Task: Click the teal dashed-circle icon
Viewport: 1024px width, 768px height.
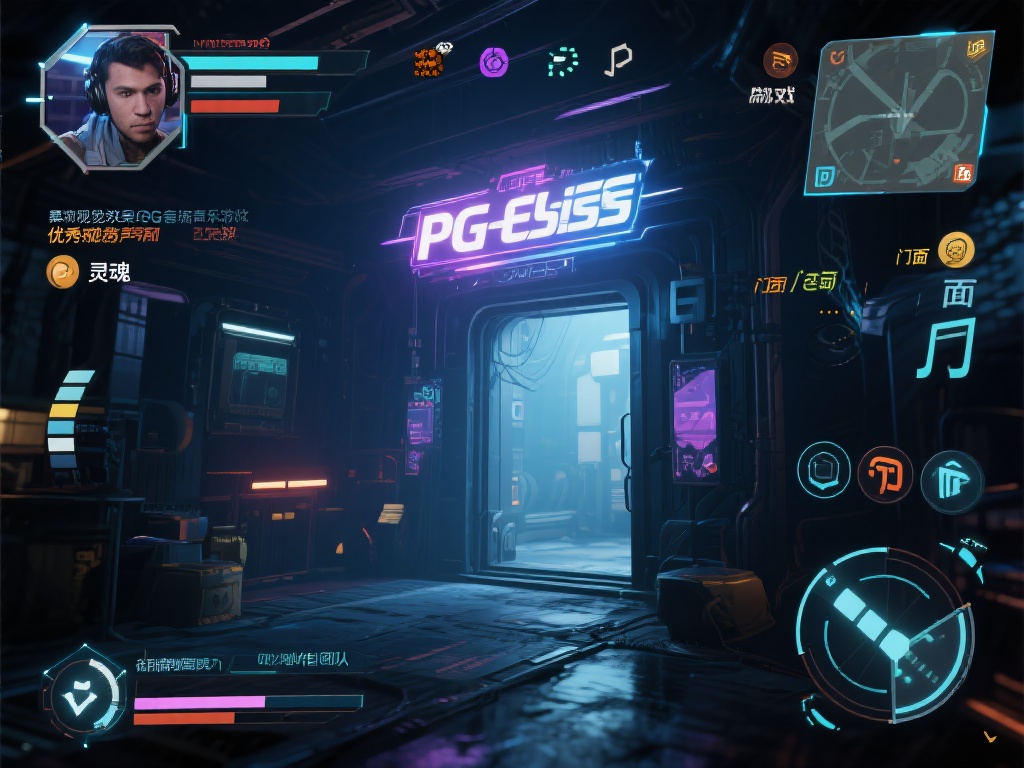Action: tap(563, 62)
